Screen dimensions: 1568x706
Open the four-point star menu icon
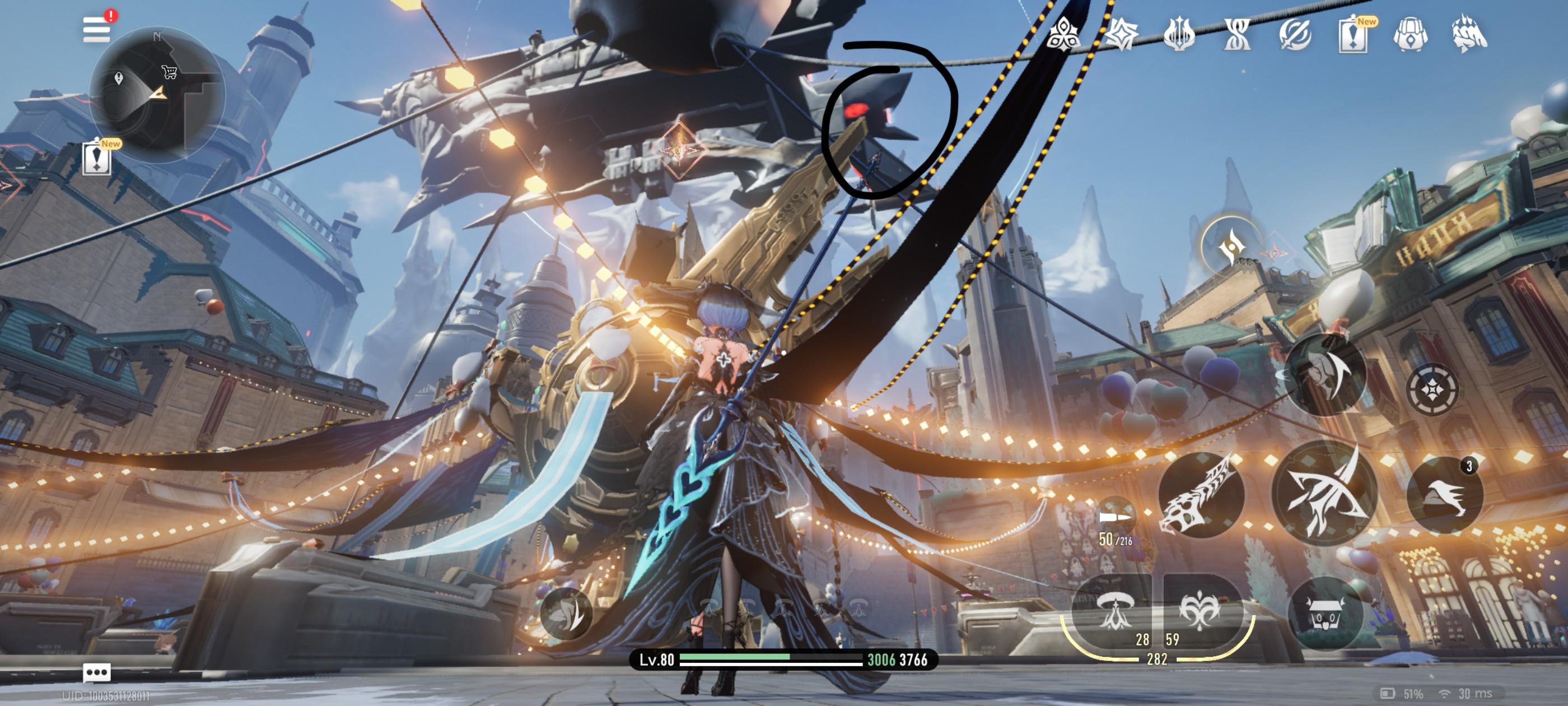pos(1121,34)
